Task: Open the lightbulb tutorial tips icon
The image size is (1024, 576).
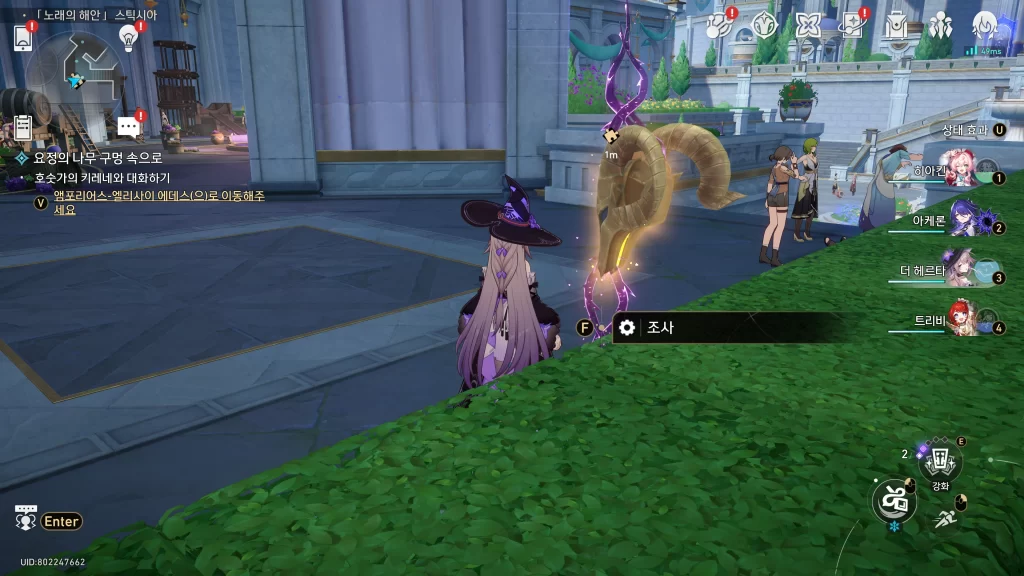Action: [x=128, y=37]
